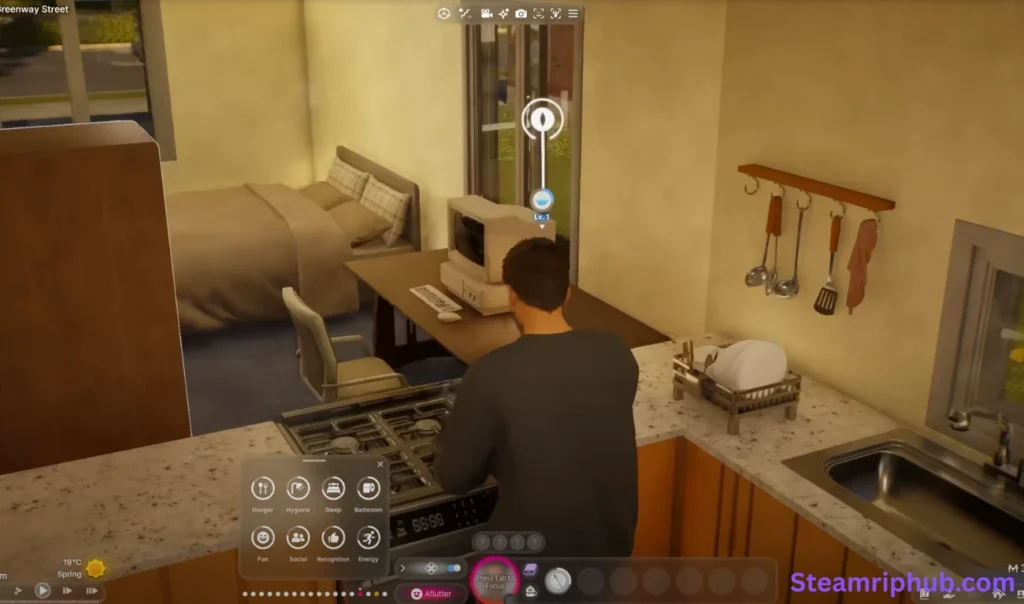Image resolution: width=1024 pixels, height=604 pixels.
Task: Open the video camera mode
Action: (486, 13)
